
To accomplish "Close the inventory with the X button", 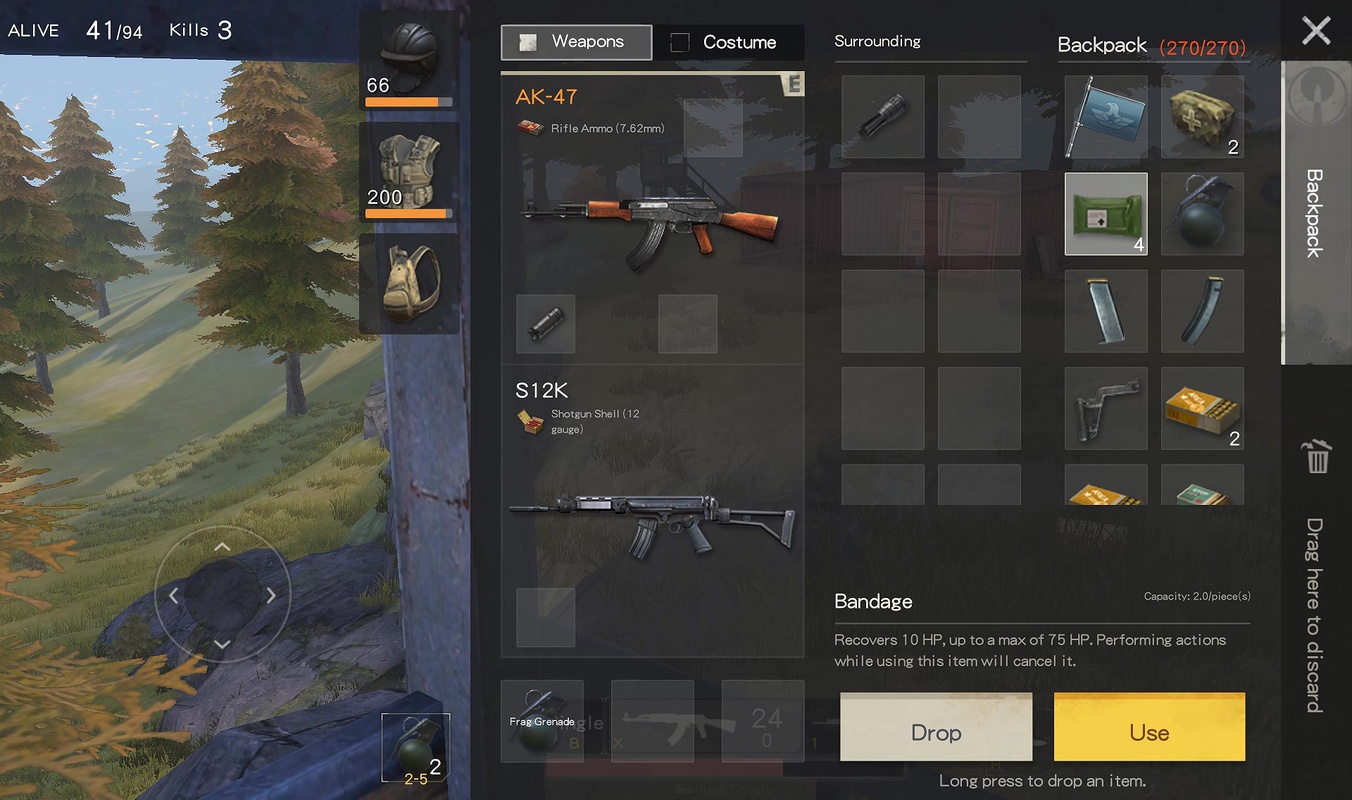I will pyautogui.click(x=1316, y=31).
